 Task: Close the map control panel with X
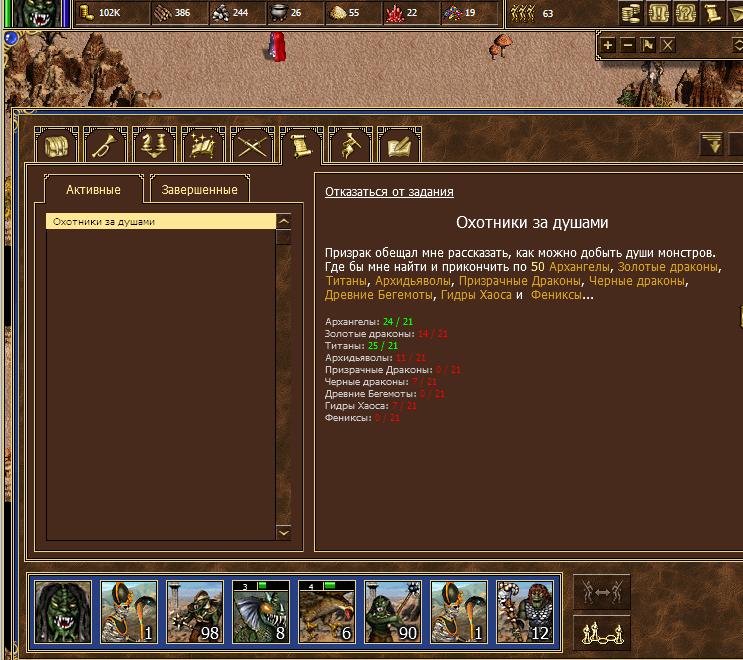[x=668, y=45]
